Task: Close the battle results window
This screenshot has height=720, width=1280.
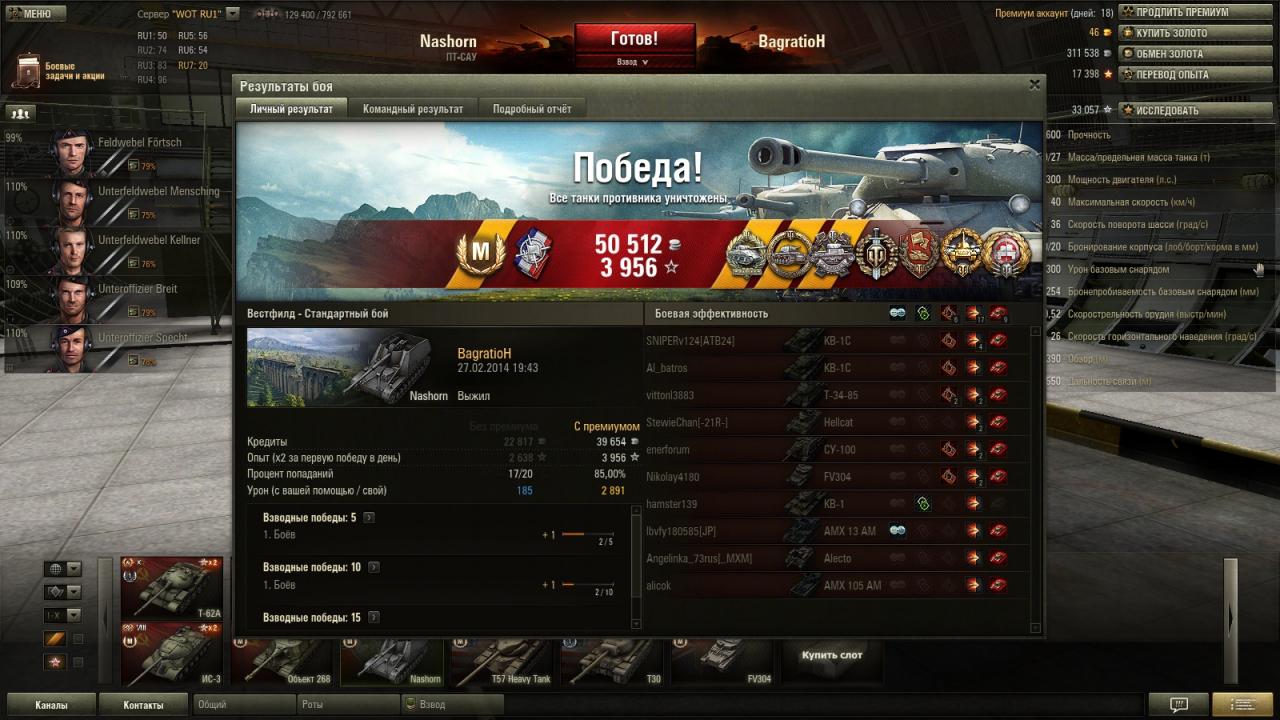Action: point(1035,85)
